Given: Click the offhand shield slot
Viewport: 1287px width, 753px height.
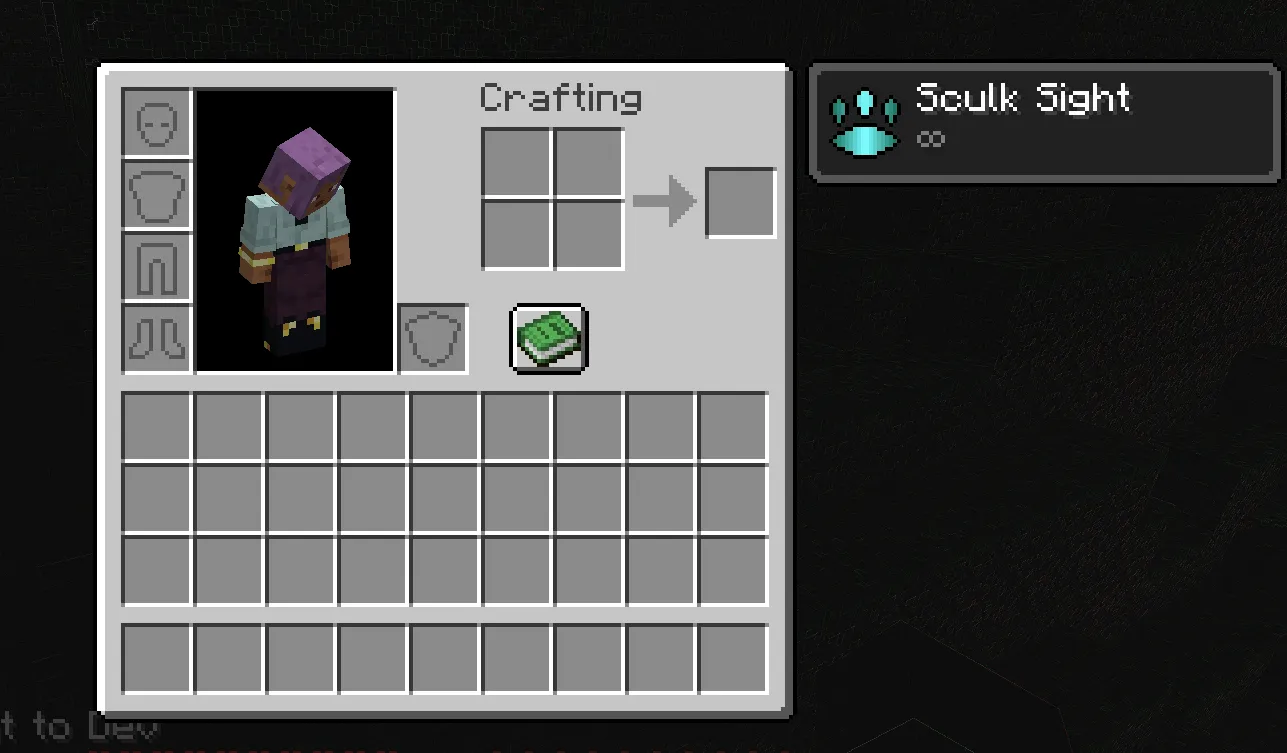Looking at the screenshot, I should coord(432,339).
